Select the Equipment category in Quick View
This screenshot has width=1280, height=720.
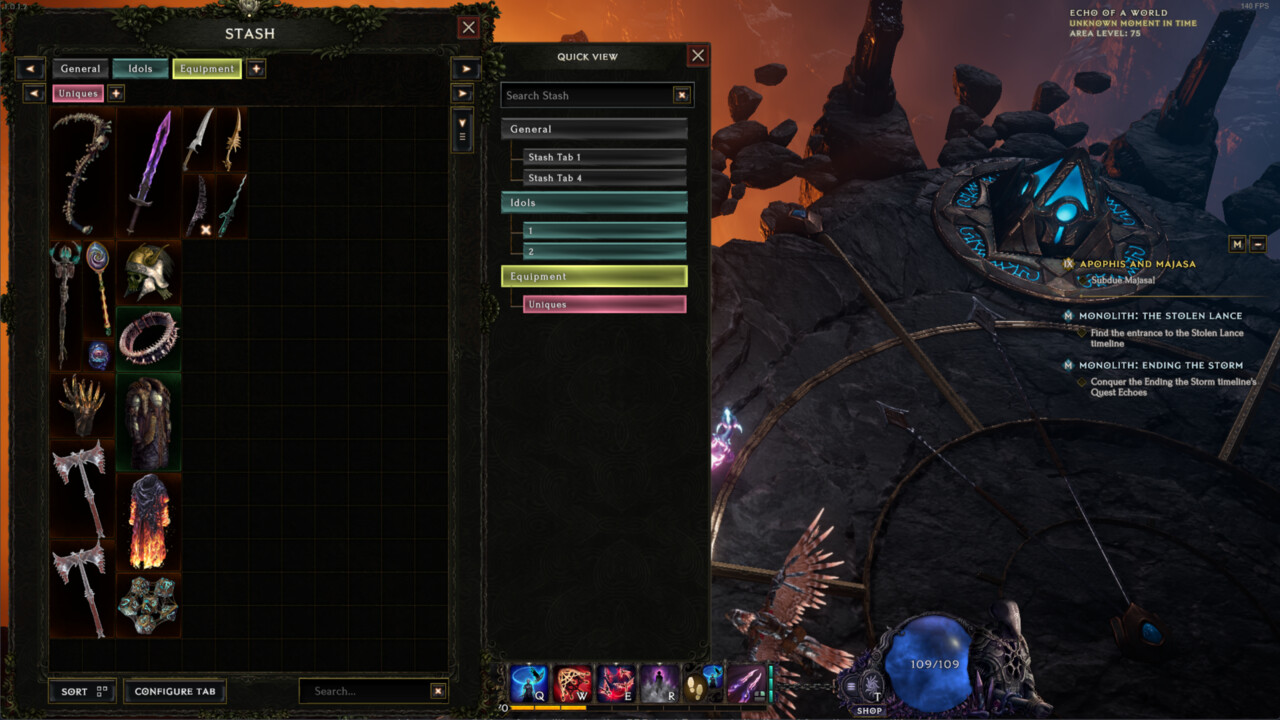594,276
